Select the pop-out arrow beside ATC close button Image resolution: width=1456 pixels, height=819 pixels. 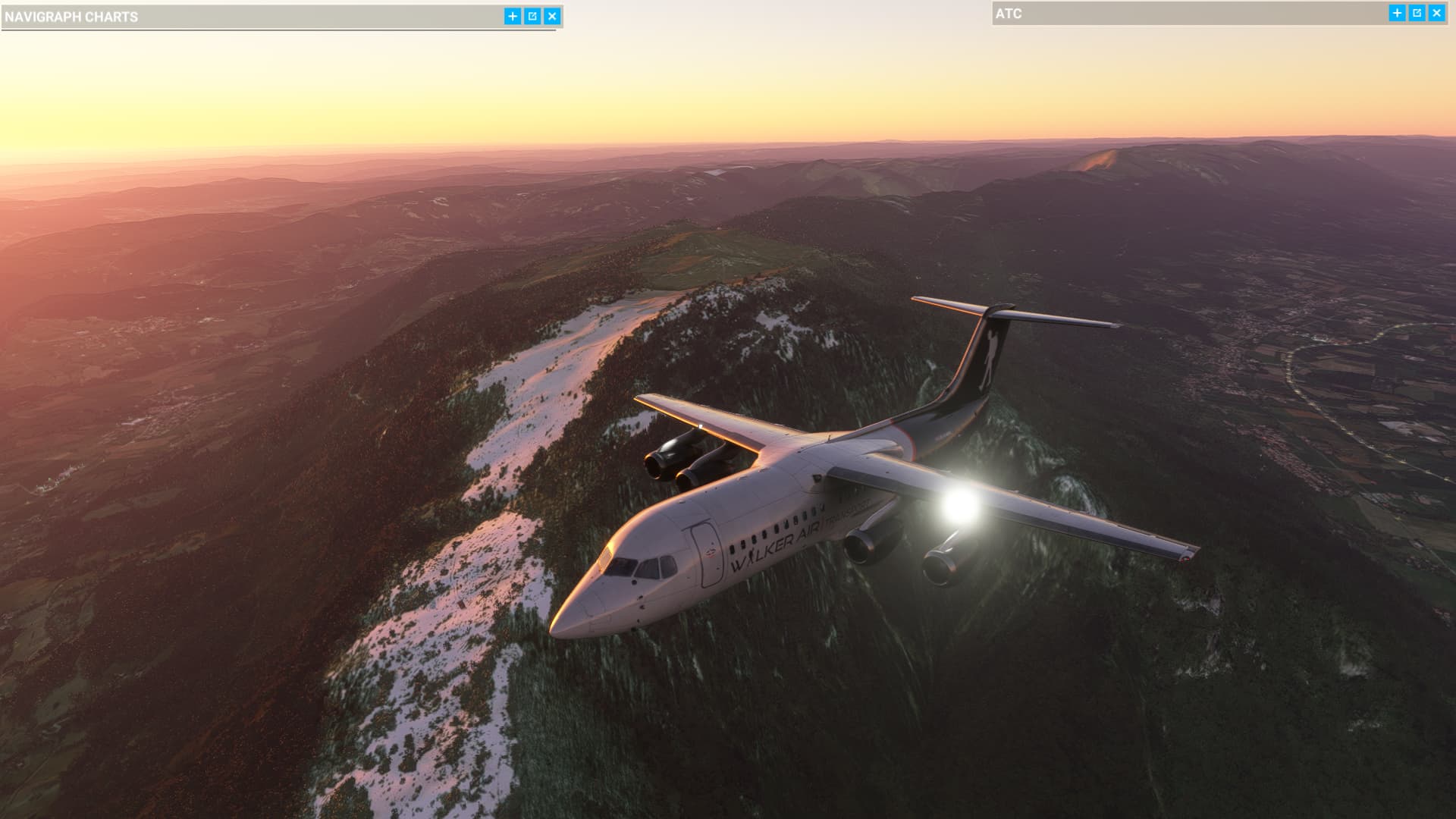point(1417,13)
